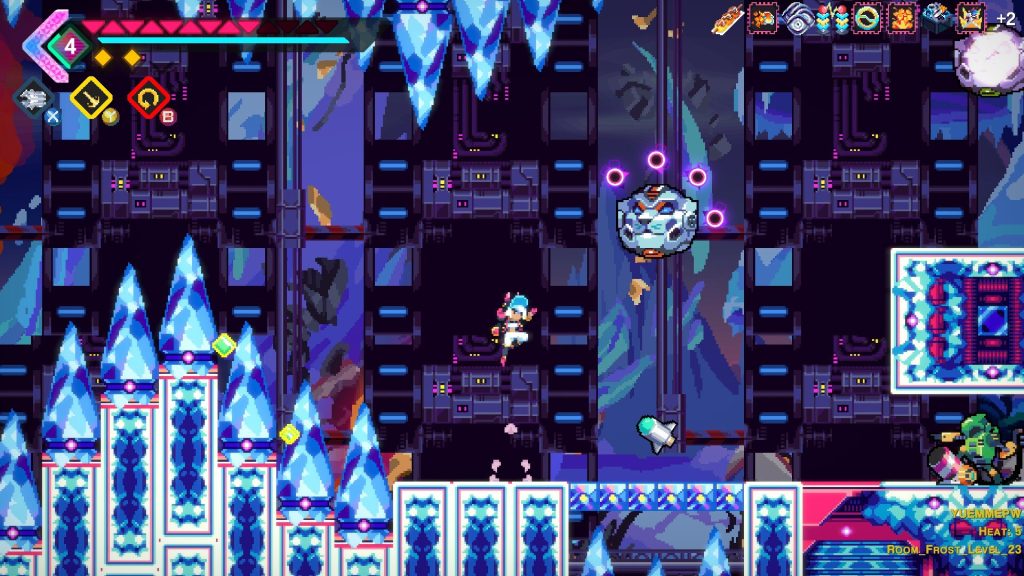Show the +2 additional augments
This screenshot has height=576, width=1024.
(x=1005, y=19)
